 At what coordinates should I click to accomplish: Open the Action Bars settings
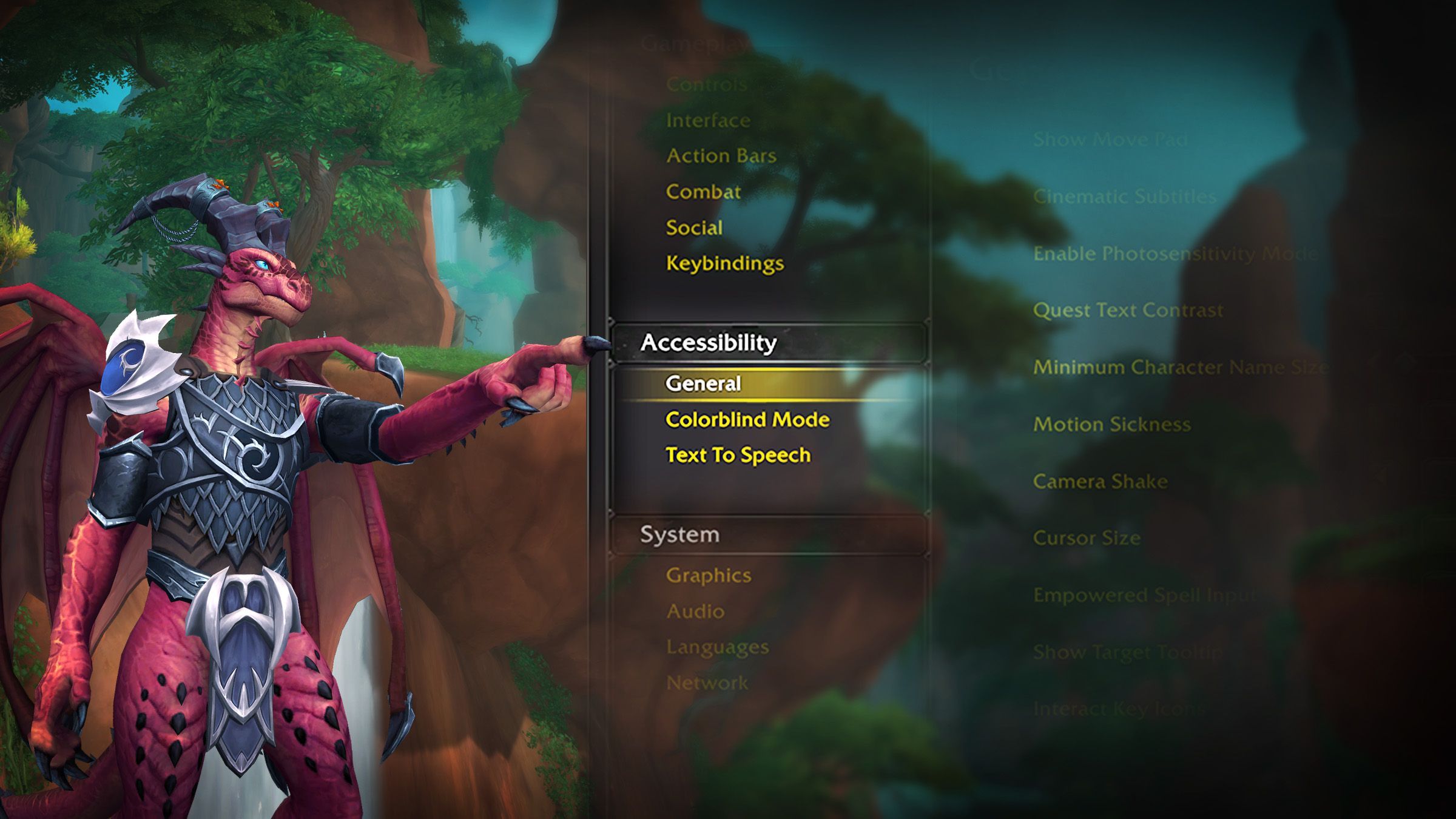(721, 156)
